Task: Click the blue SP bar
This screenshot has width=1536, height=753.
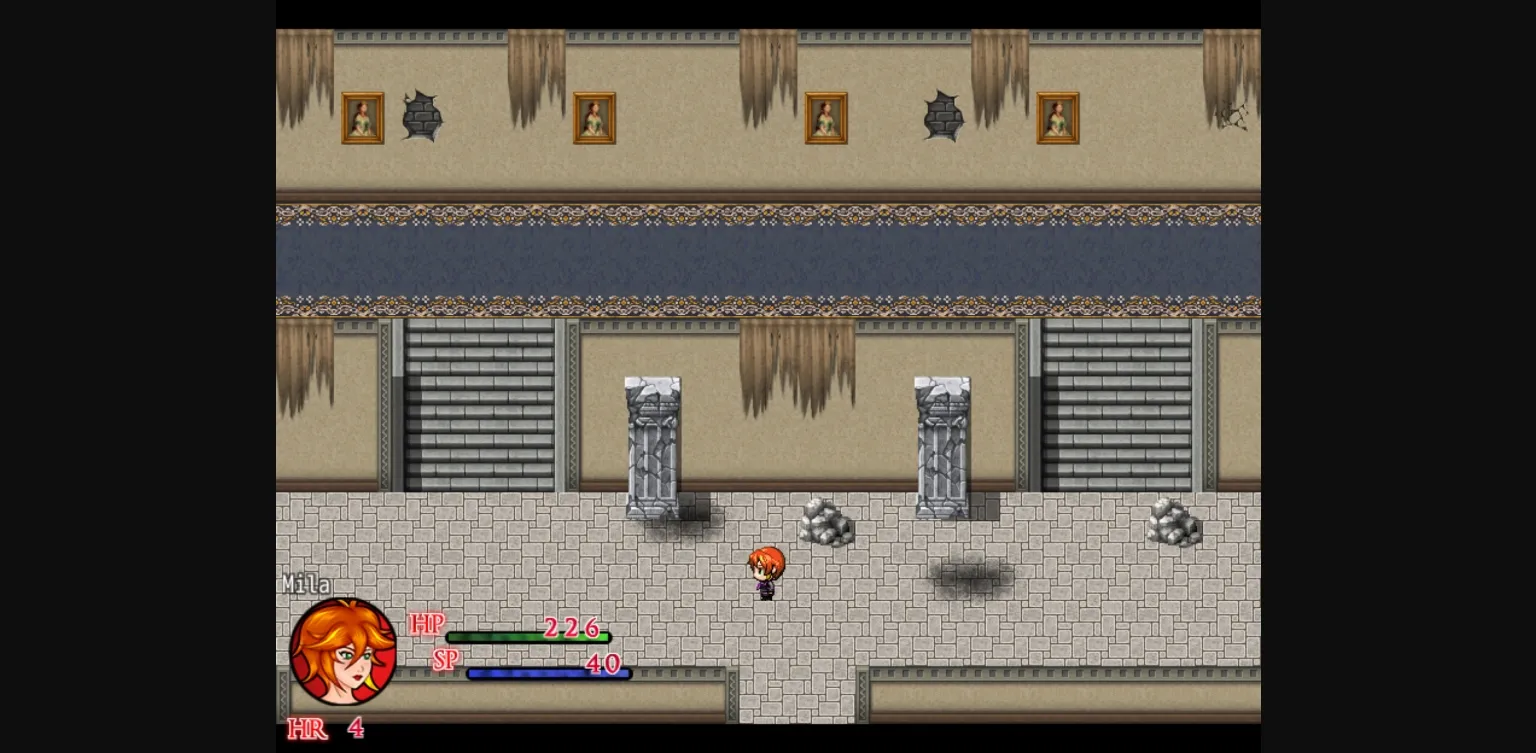Action: click(x=548, y=673)
